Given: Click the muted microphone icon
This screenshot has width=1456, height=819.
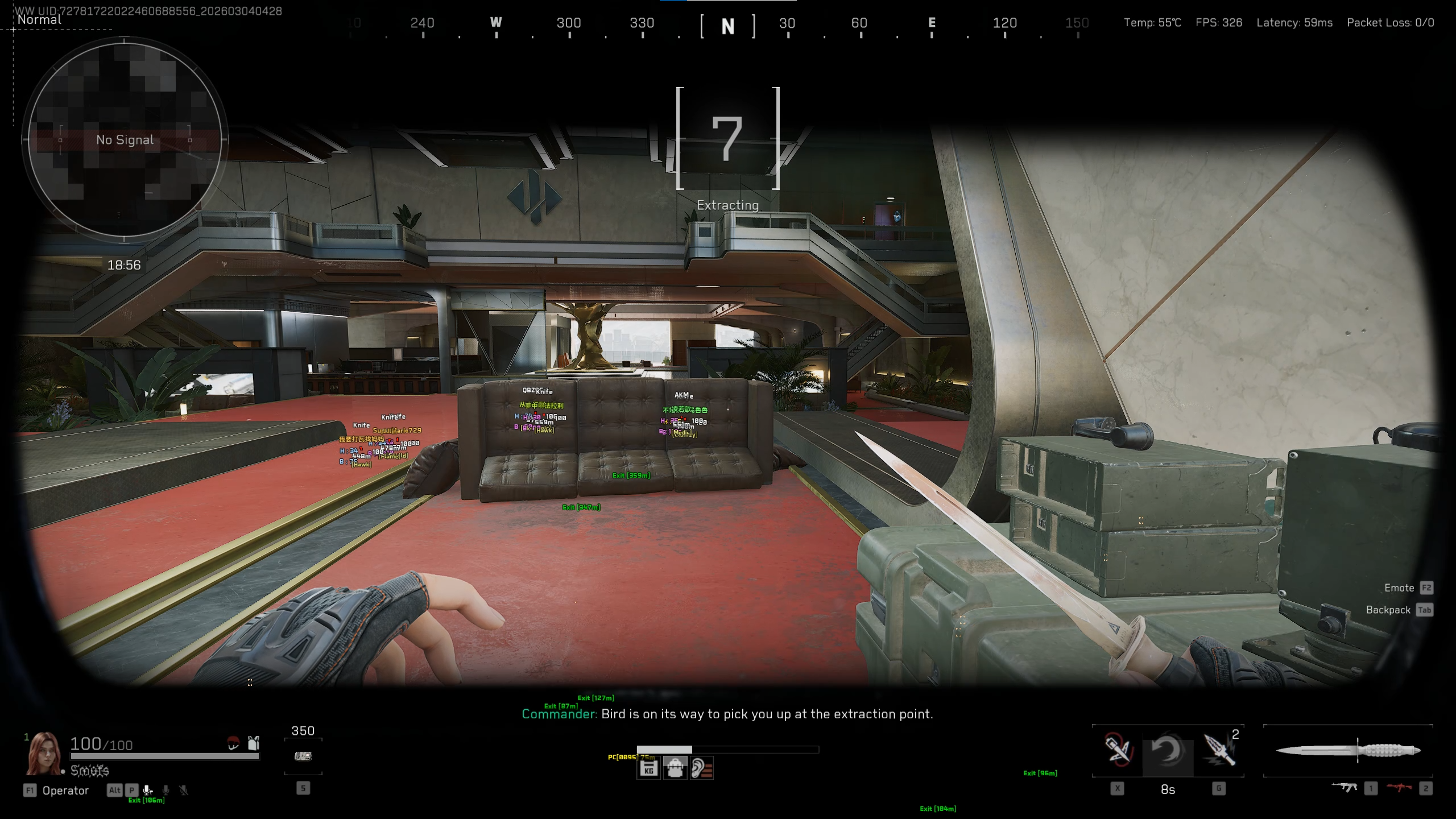Looking at the screenshot, I should 184,790.
